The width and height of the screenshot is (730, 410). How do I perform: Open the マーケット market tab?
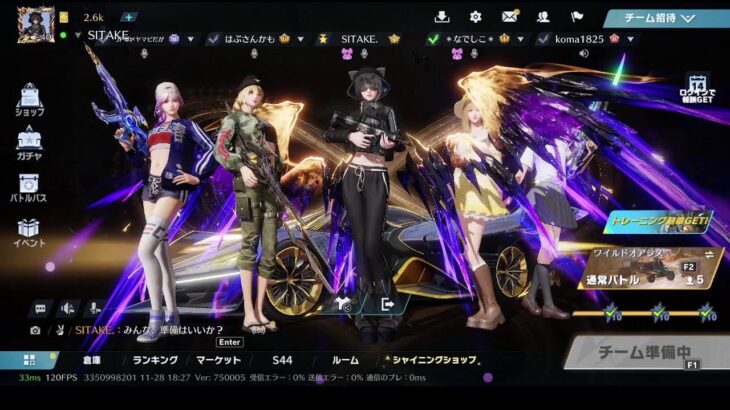point(218,360)
